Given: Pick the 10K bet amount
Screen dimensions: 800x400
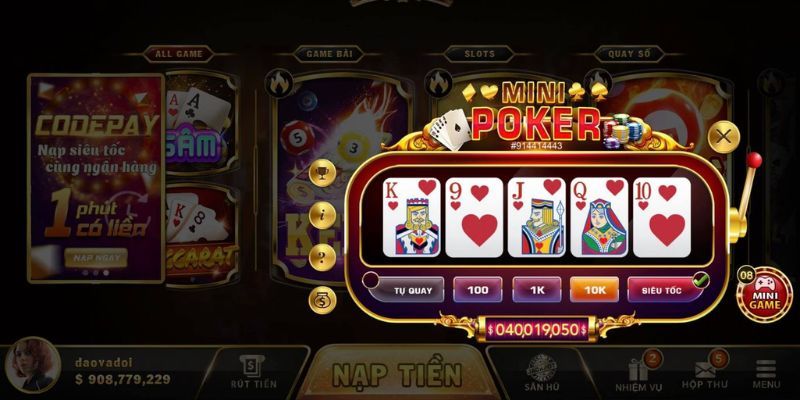Looking at the screenshot, I should [x=594, y=289].
